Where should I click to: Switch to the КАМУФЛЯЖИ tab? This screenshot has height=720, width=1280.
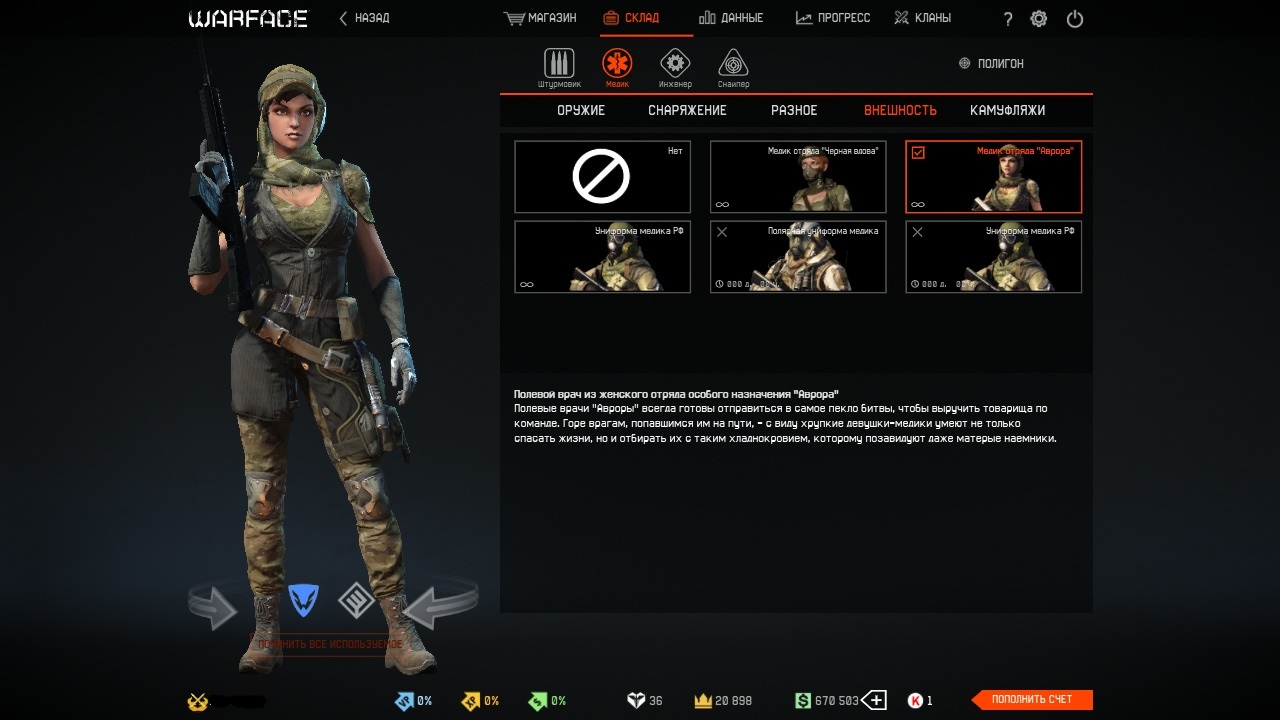click(x=1007, y=110)
